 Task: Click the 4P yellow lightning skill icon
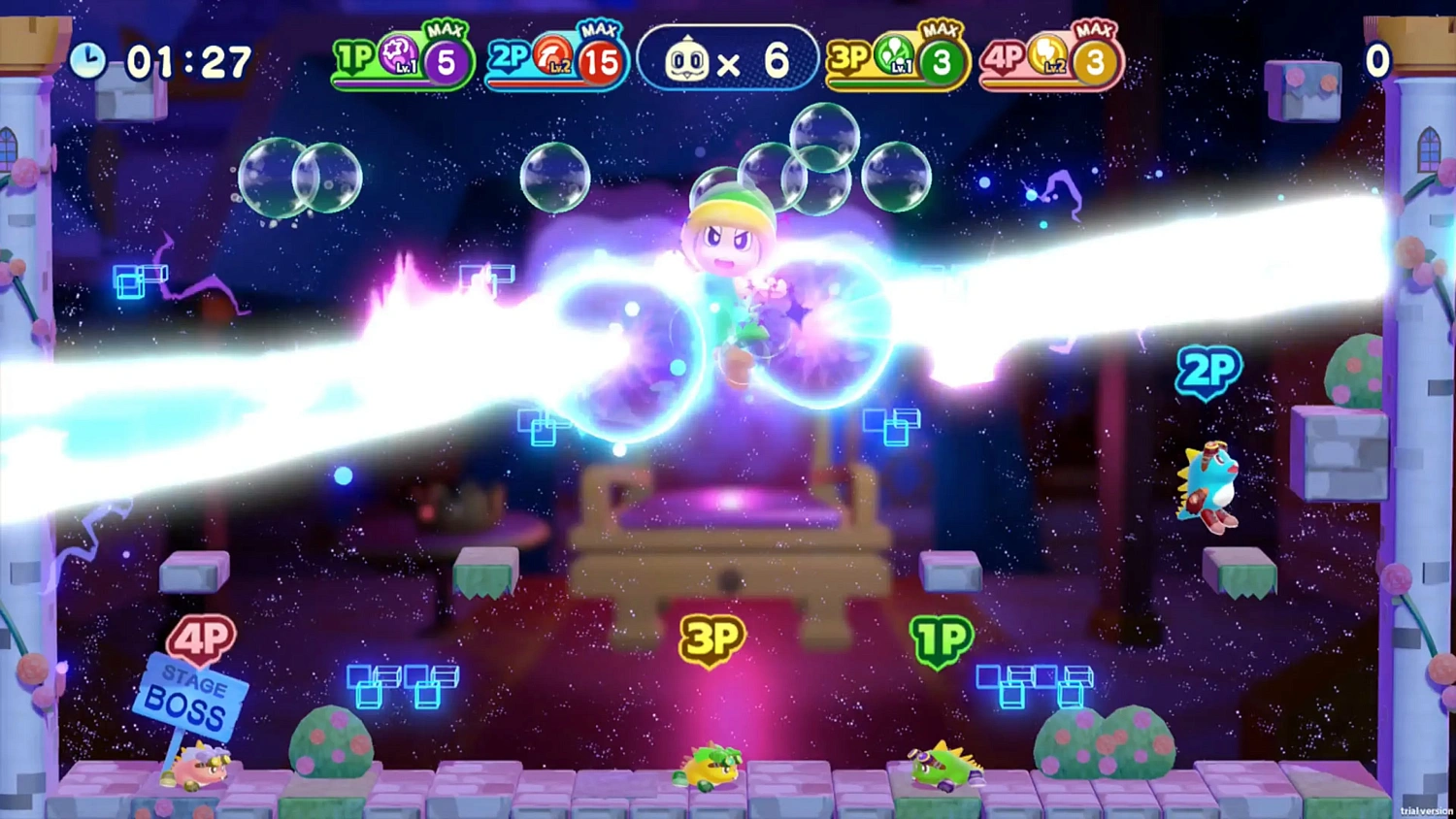[x=1048, y=56]
